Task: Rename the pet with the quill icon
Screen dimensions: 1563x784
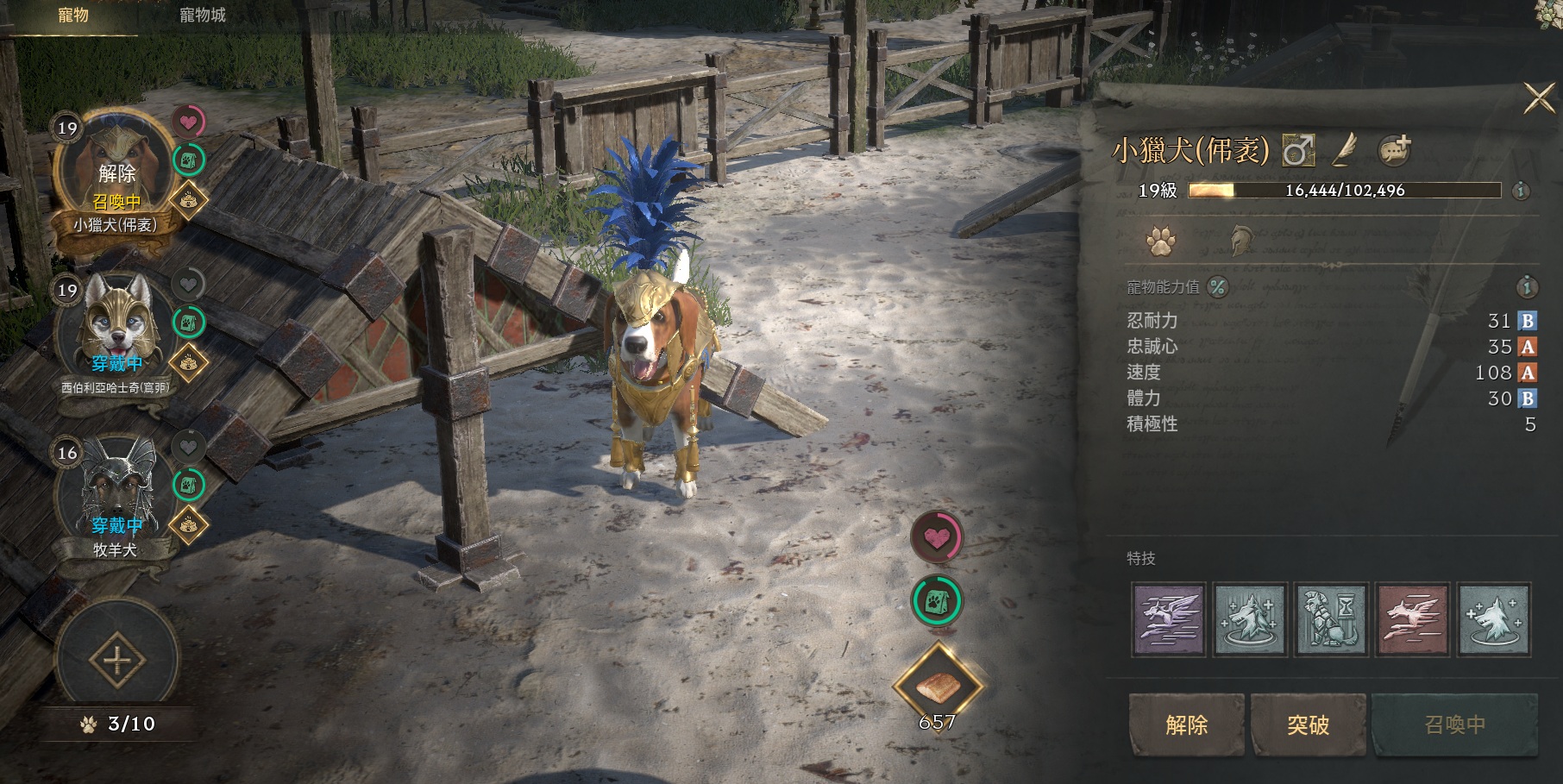Action: tap(1345, 151)
